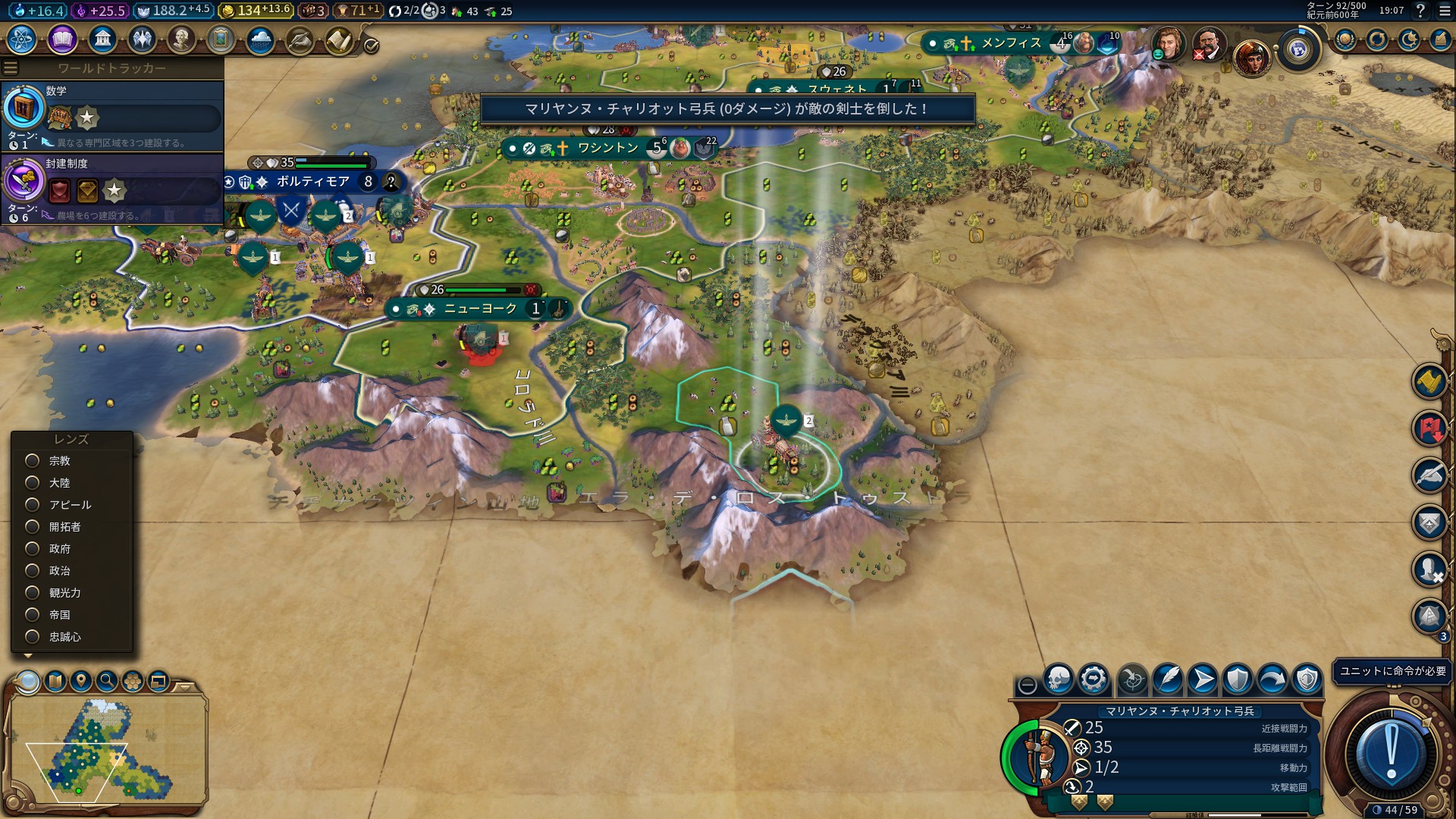Choose the skip turn curved arrow action
The image size is (1456, 819).
pos(1272,679)
